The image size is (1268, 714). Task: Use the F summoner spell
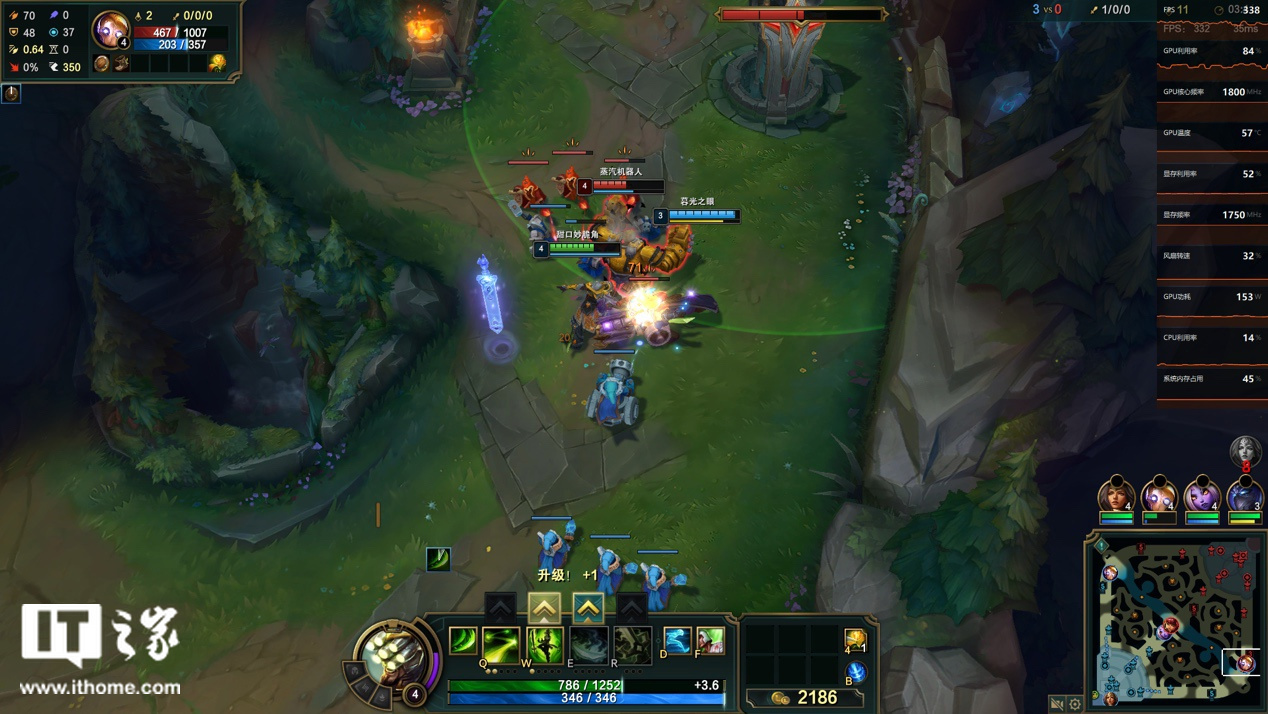coord(710,641)
